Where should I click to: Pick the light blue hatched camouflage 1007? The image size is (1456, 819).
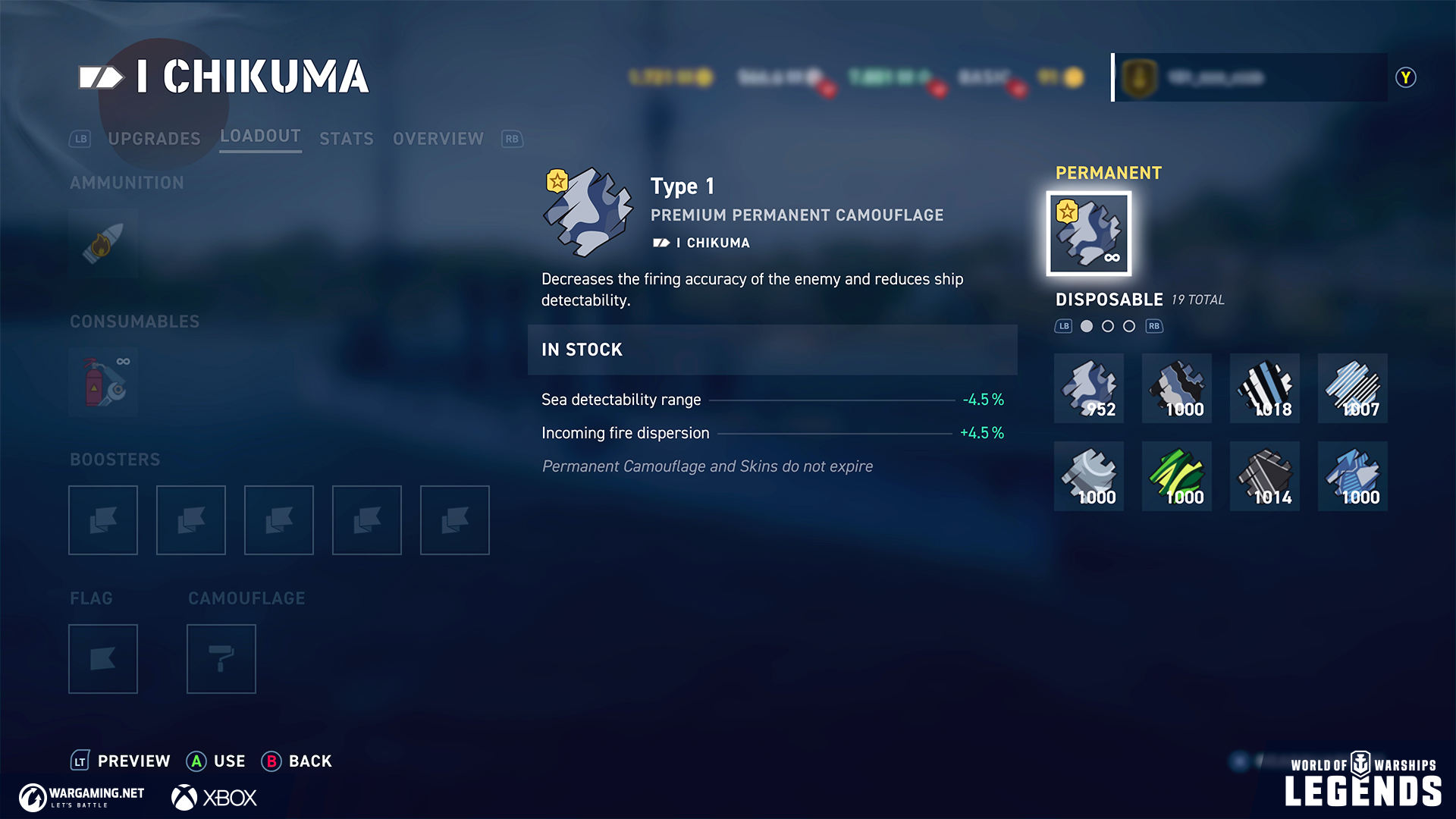tap(1353, 388)
